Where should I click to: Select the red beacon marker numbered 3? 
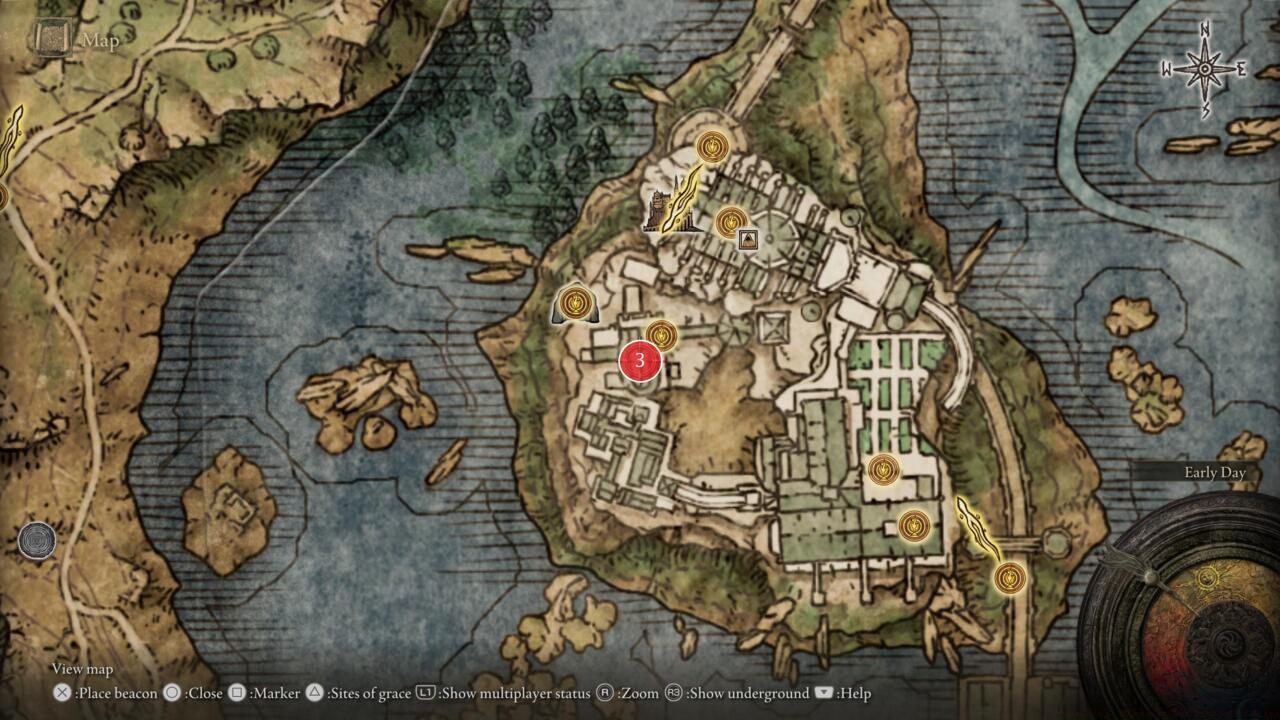point(640,361)
